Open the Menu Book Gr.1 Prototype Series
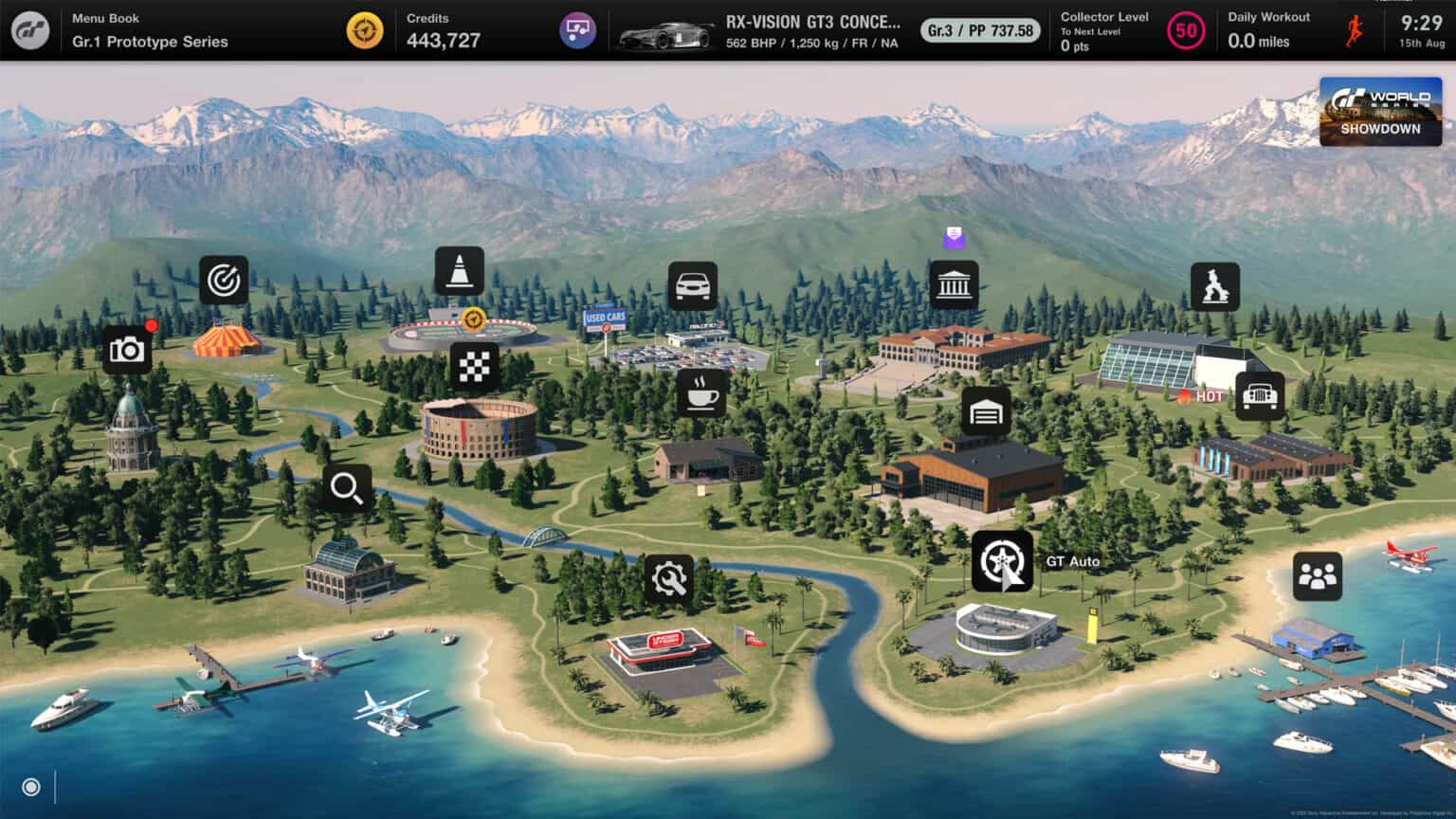The image size is (1456, 819). tap(150, 31)
